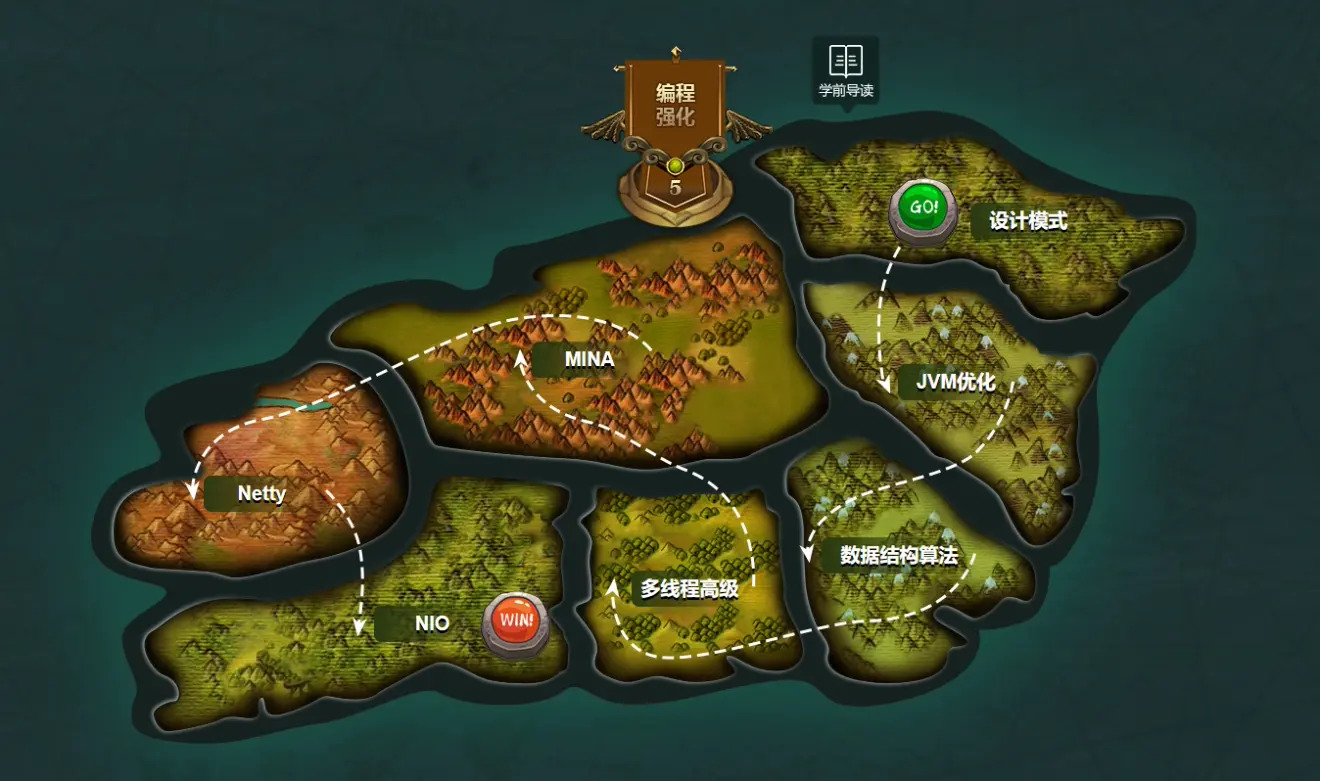This screenshot has width=1320, height=781.
Task: Select the 多线程高级 stage label
Action: click(689, 589)
